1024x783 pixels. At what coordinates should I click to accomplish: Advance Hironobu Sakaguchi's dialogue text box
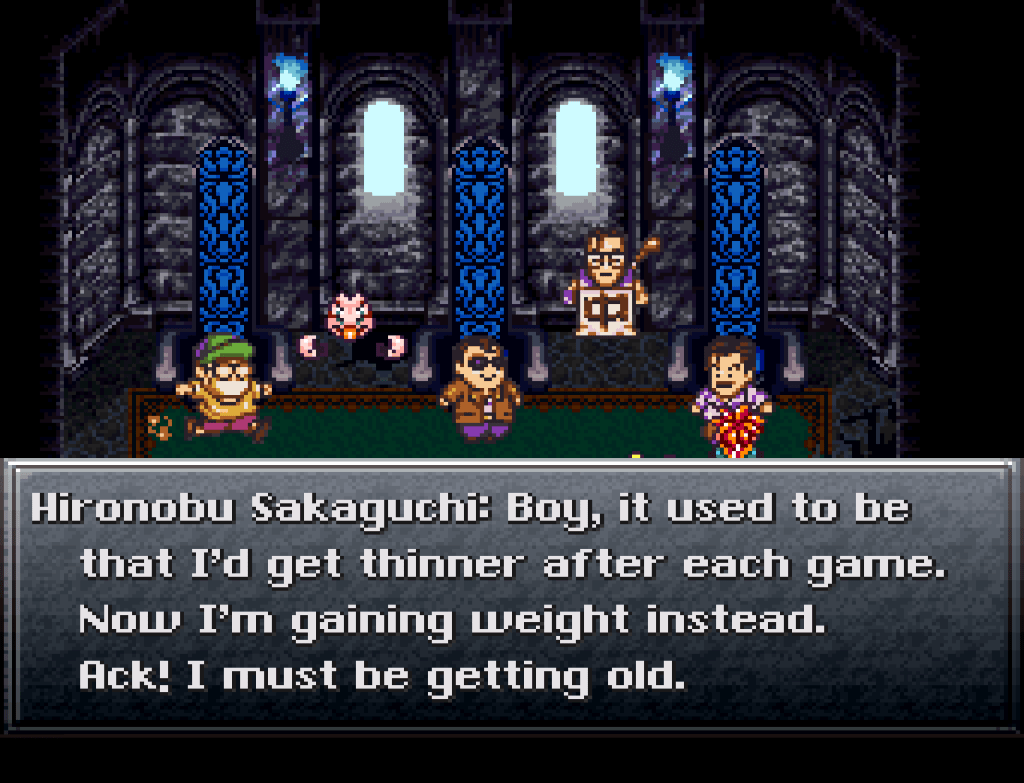[511, 593]
